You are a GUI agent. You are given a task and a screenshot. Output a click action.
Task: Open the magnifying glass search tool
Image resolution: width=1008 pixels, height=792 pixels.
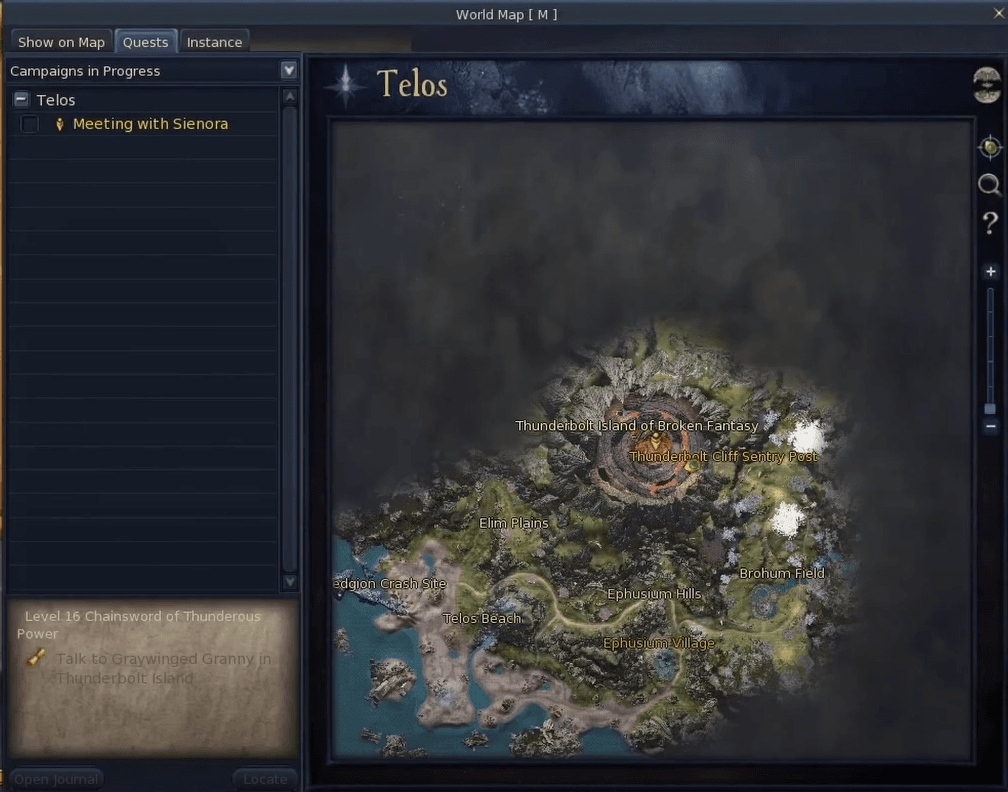click(x=989, y=185)
